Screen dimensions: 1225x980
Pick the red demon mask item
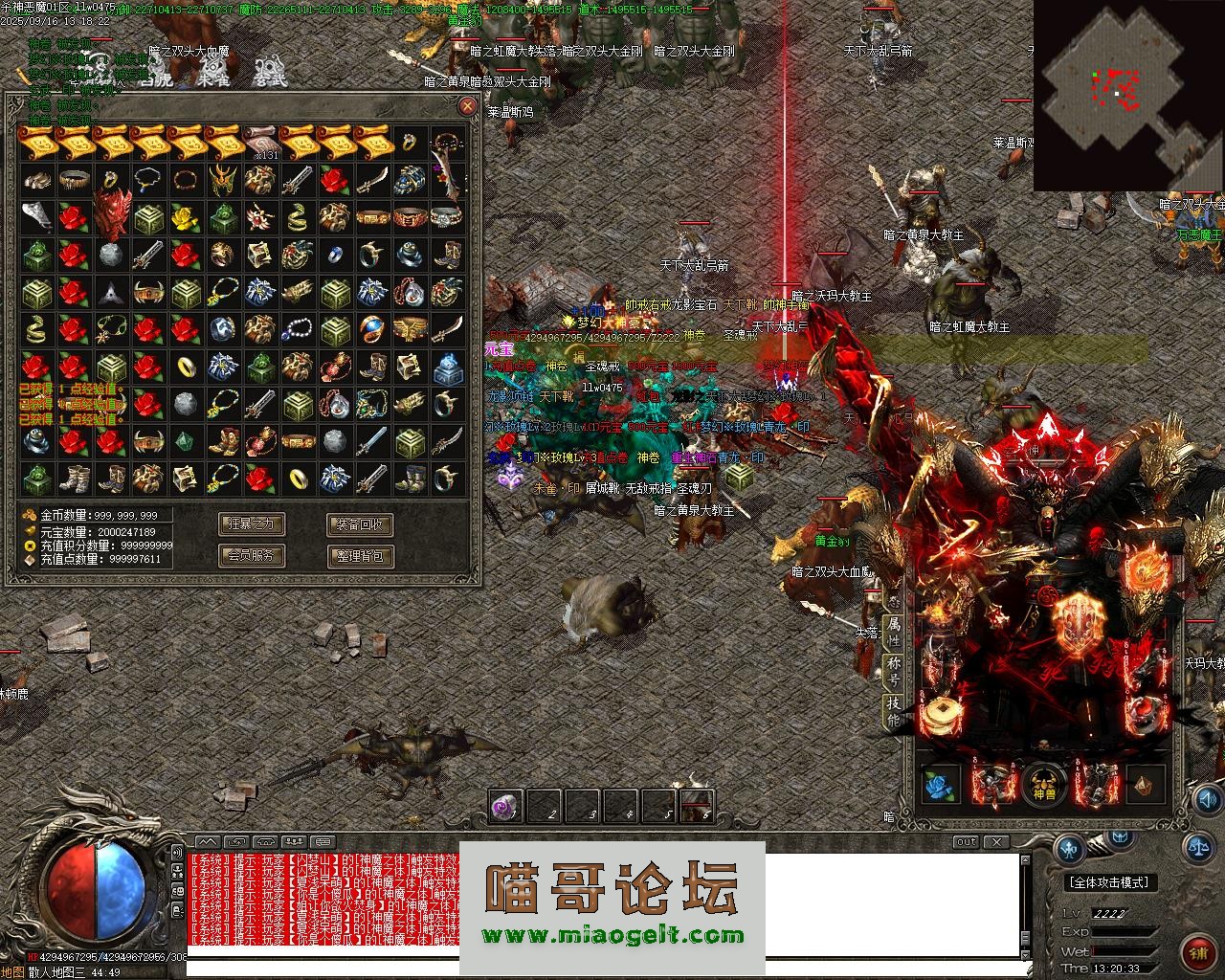[110, 214]
